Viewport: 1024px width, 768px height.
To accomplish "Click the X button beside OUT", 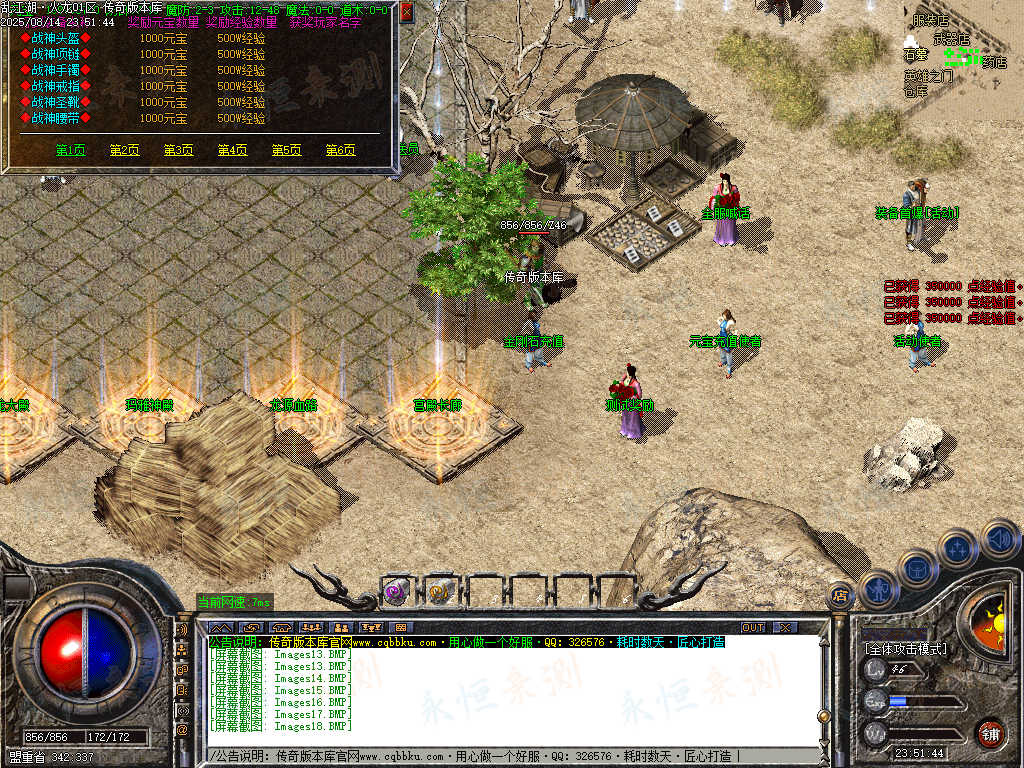I will [x=786, y=627].
